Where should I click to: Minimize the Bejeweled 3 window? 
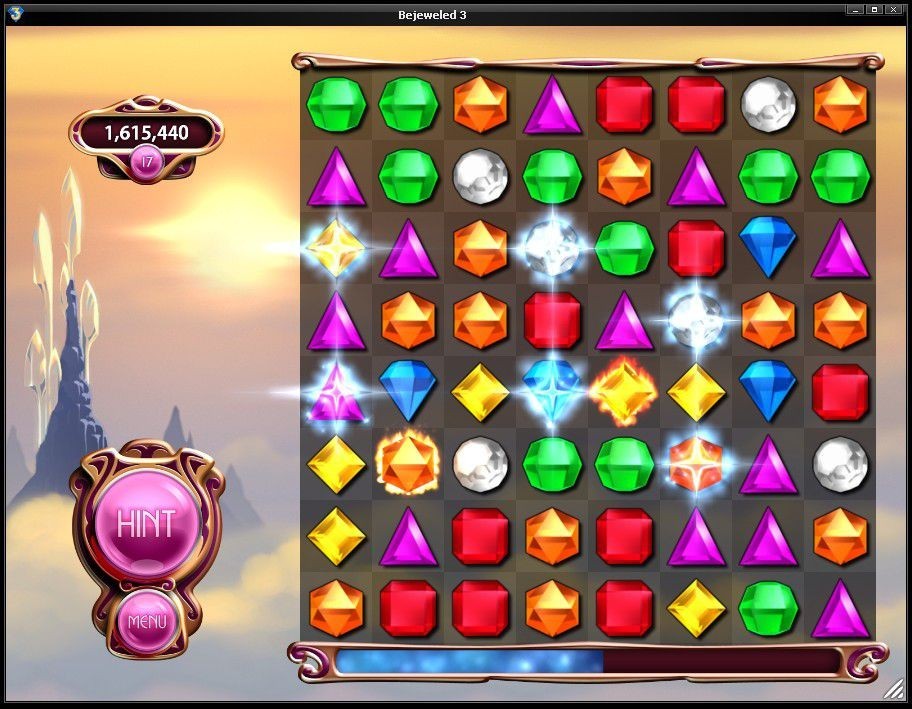pos(855,10)
